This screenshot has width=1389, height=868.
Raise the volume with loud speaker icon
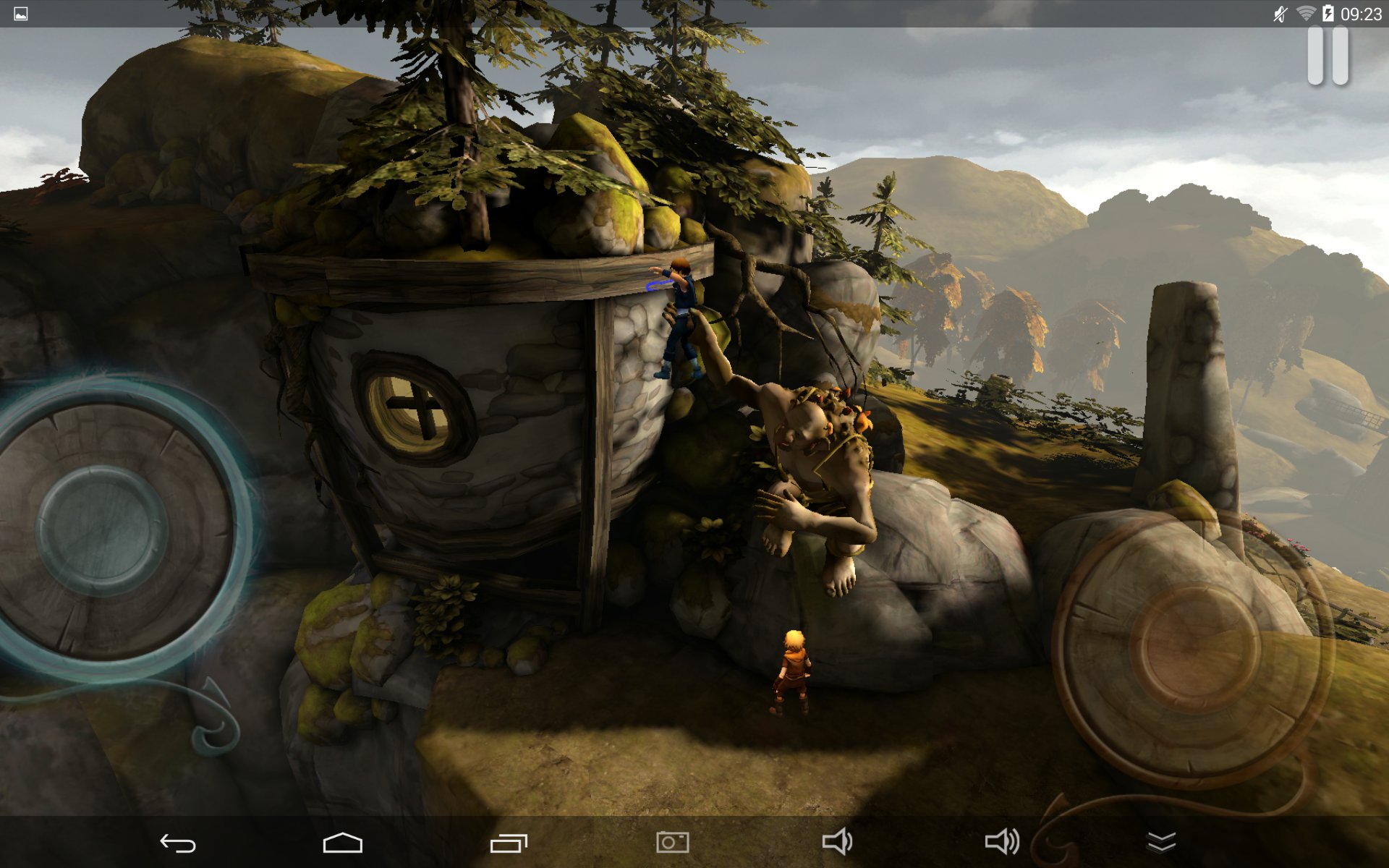[x=1002, y=843]
